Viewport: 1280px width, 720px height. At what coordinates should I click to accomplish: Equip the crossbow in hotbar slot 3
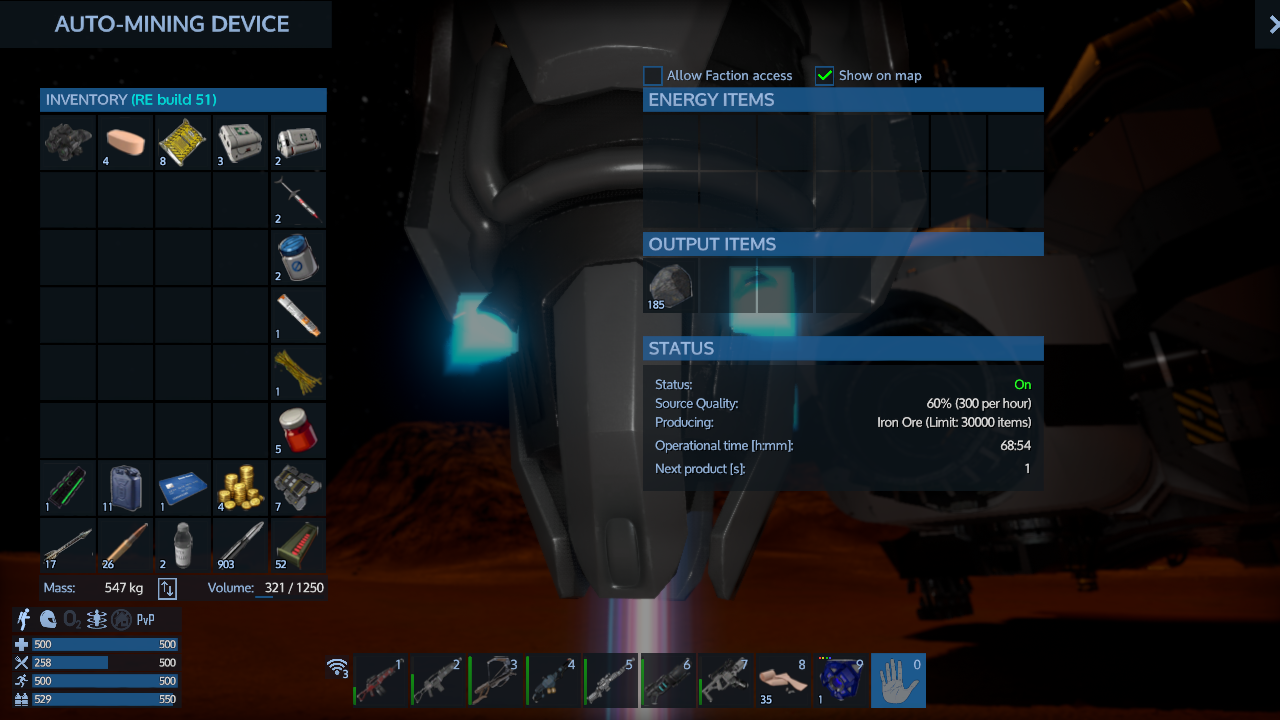point(496,680)
